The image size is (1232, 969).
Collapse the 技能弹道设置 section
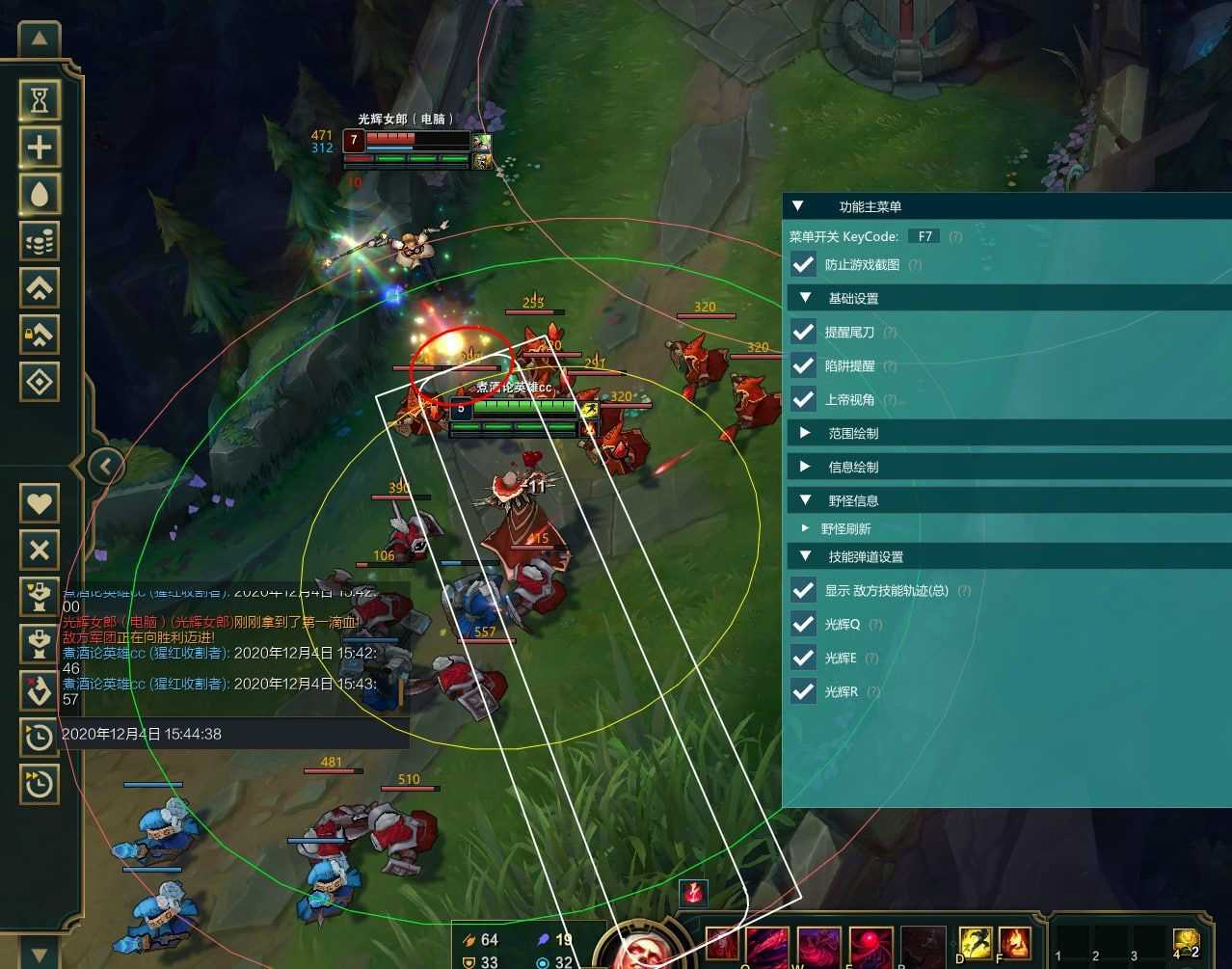point(806,556)
